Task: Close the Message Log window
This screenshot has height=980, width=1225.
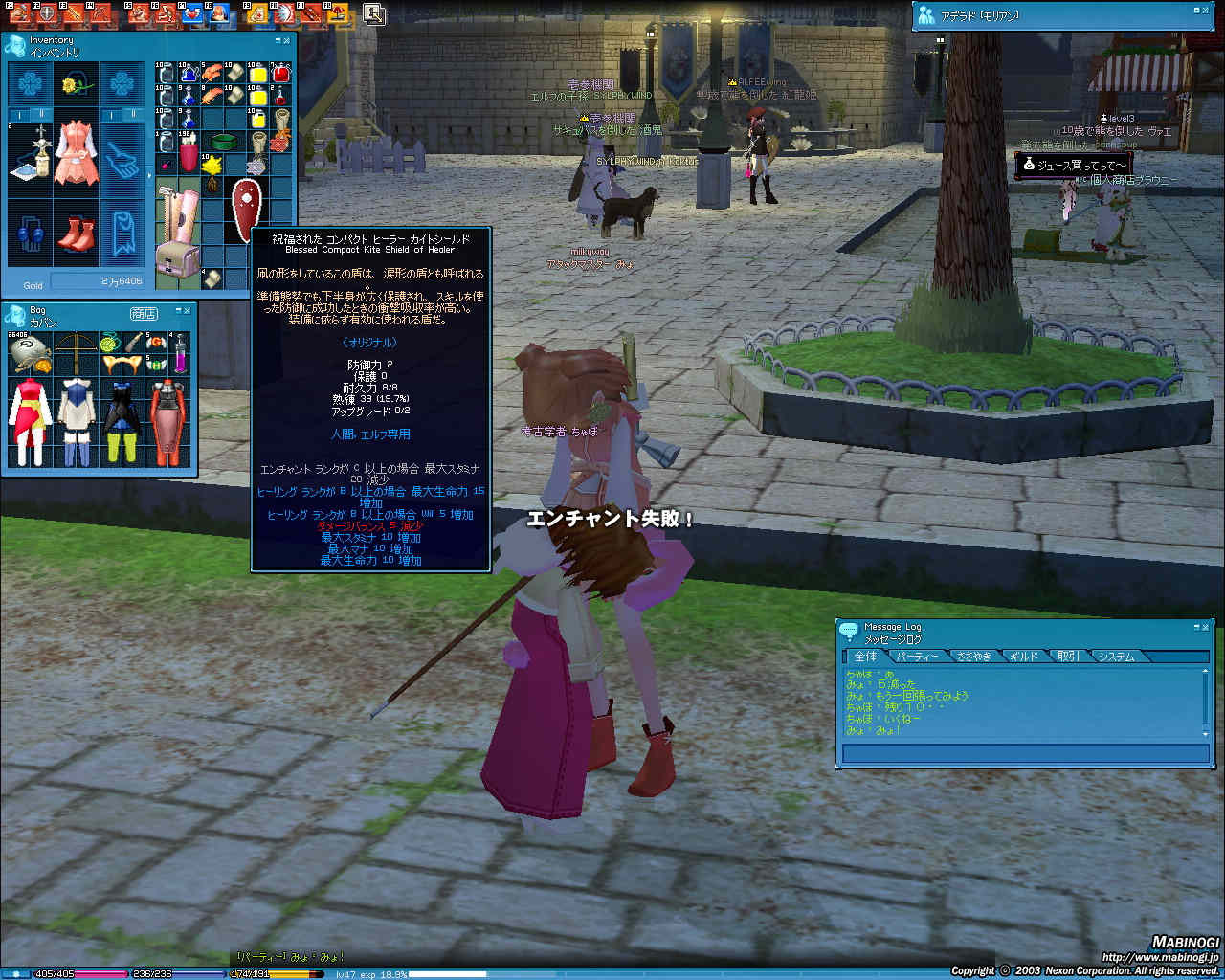Action: (x=1207, y=626)
